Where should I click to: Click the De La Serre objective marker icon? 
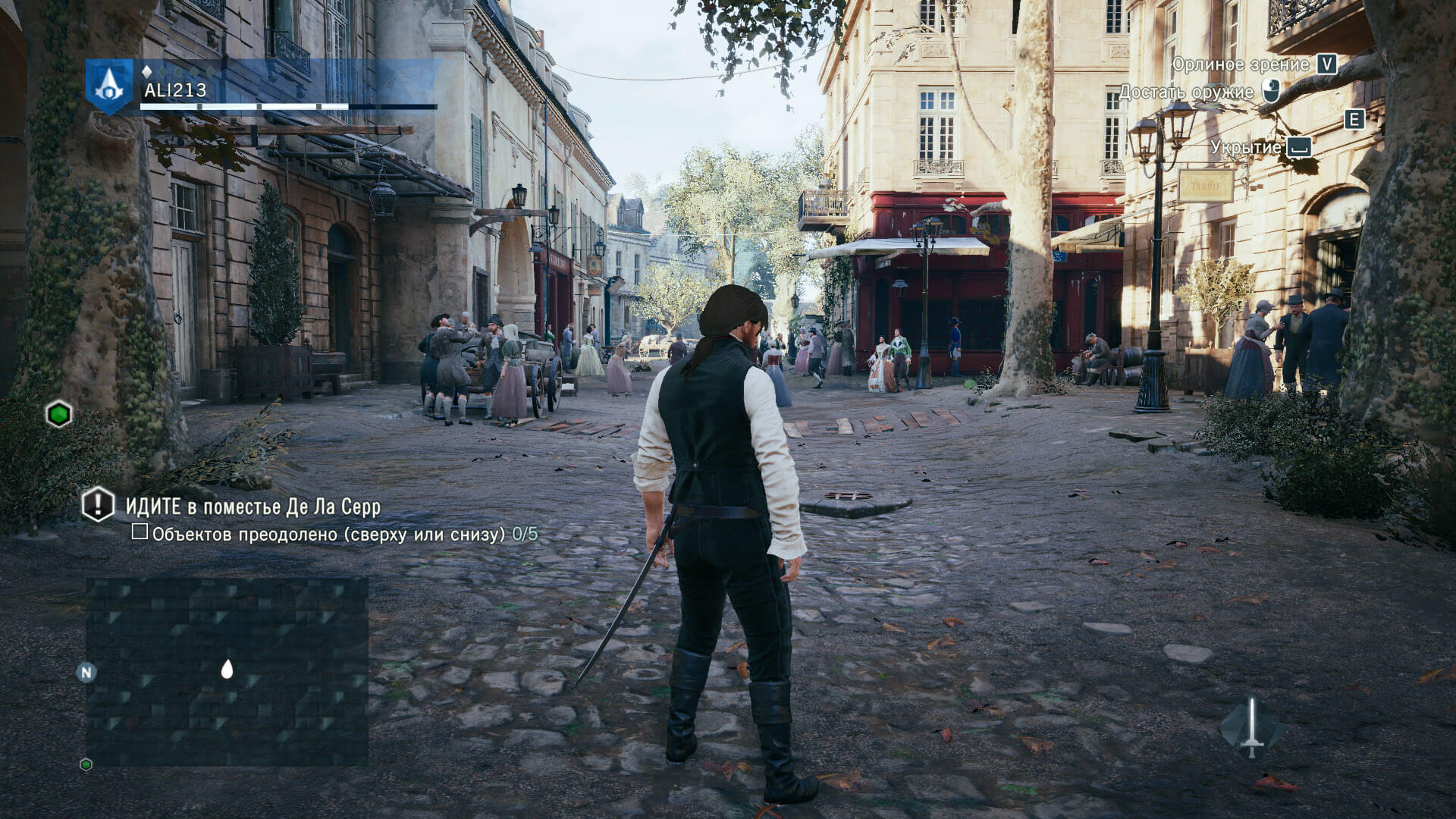[98, 504]
